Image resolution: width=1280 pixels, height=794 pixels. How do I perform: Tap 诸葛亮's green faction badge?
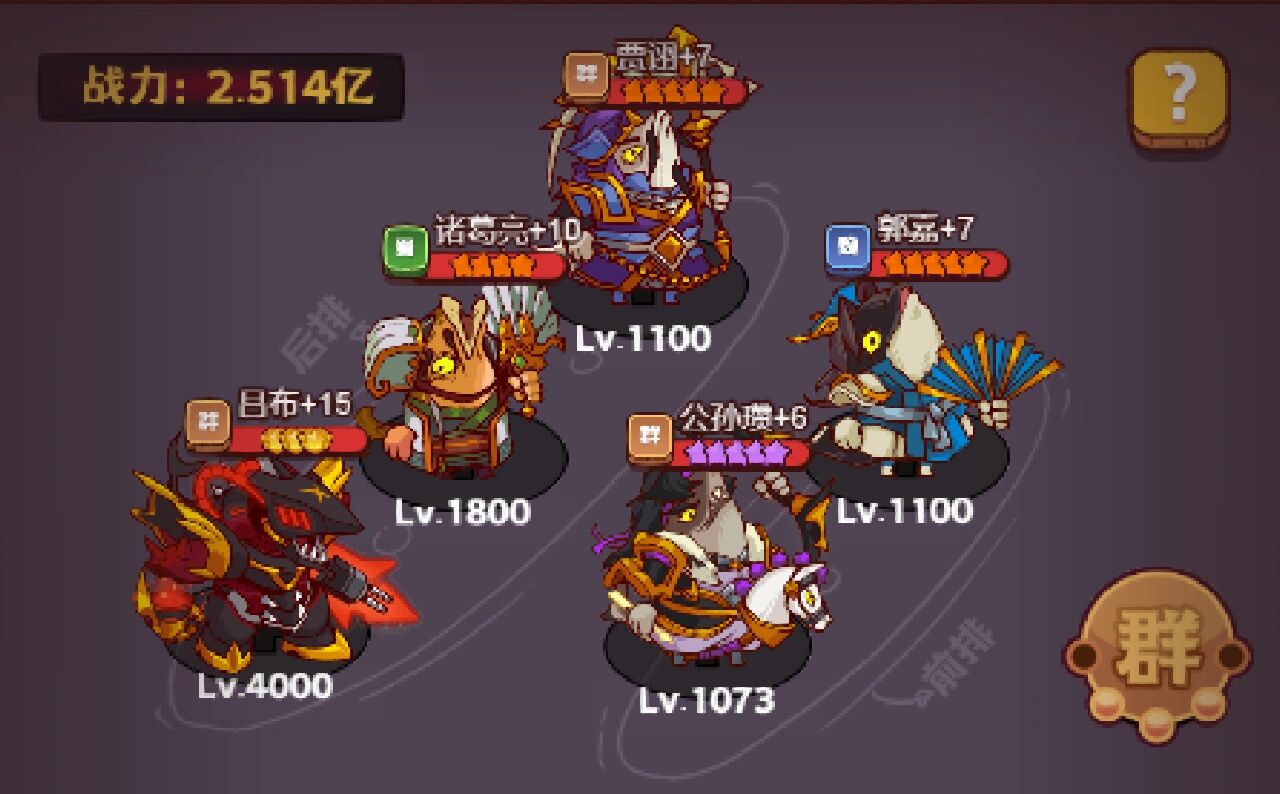click(410, 240)
